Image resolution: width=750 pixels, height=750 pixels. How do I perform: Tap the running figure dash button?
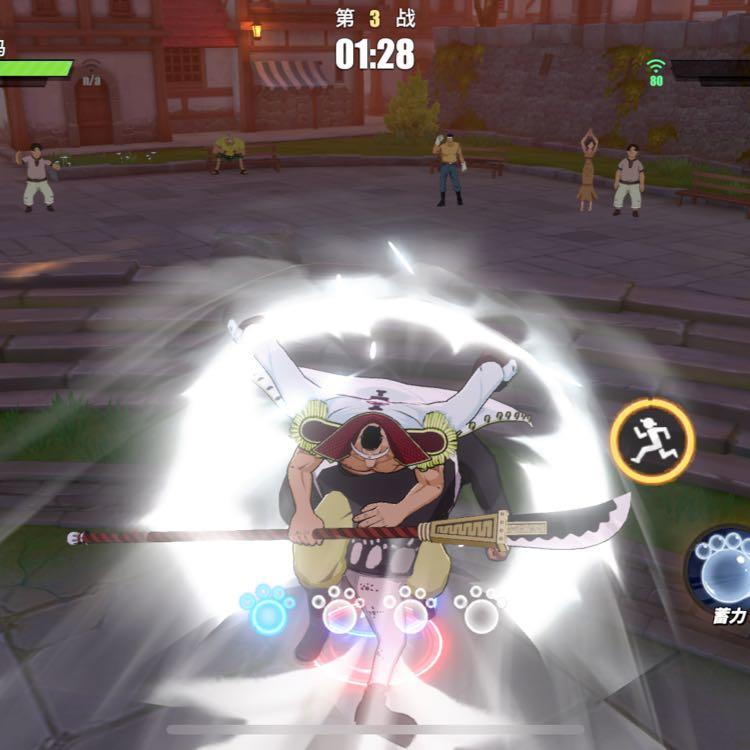(653, 441)
